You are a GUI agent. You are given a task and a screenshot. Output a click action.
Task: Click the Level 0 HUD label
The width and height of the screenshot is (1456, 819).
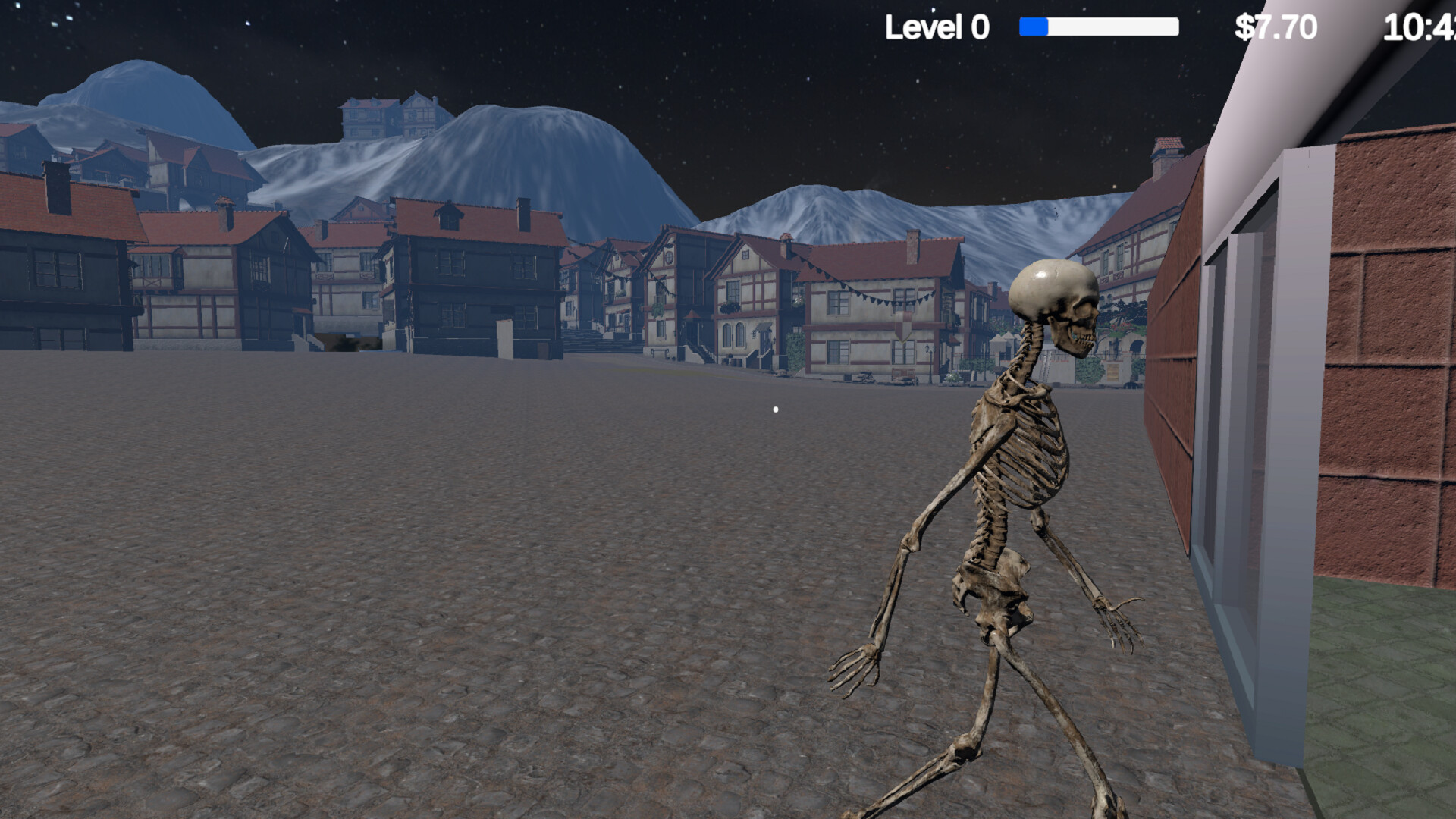click(937, 27)
